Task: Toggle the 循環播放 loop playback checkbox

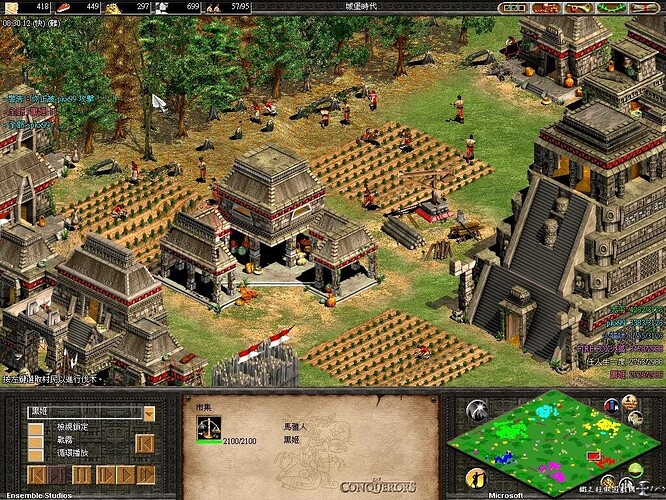Action: pos(36,454)
